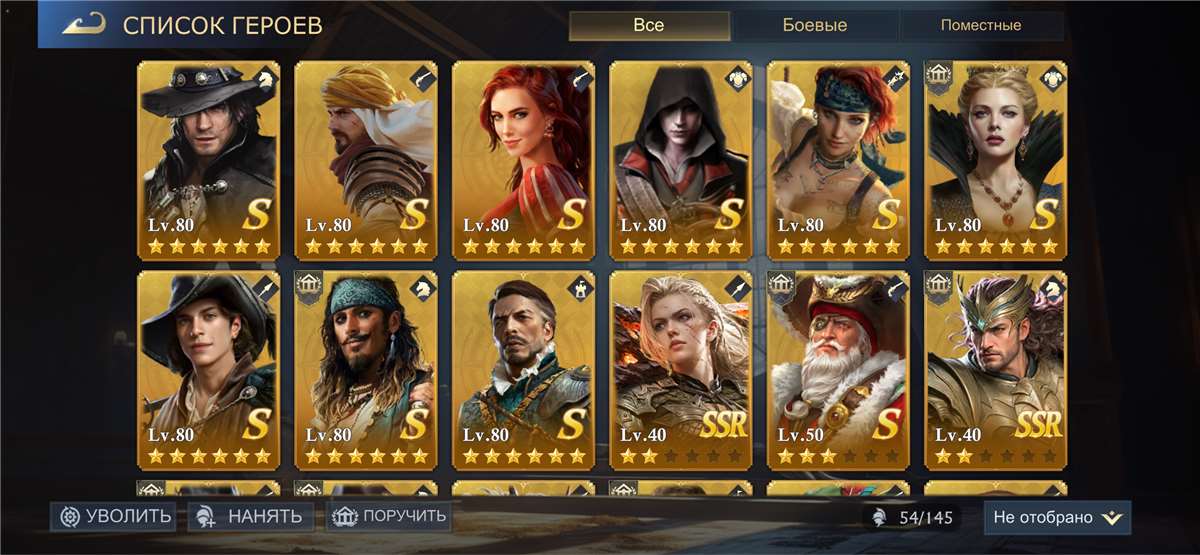Choose the dark-hooded hero card
Screen dimensions: 1200x555
(681, 160)
